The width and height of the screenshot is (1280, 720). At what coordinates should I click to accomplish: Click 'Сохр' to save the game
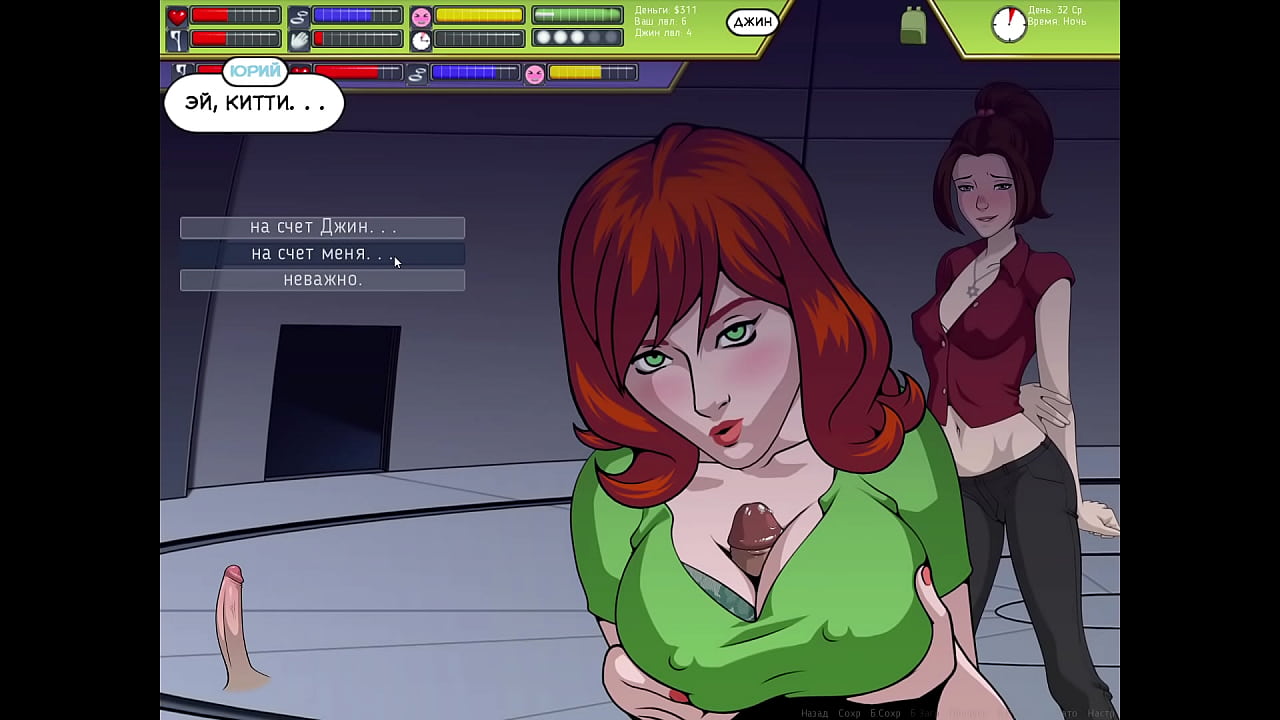(x=847, y=712)
